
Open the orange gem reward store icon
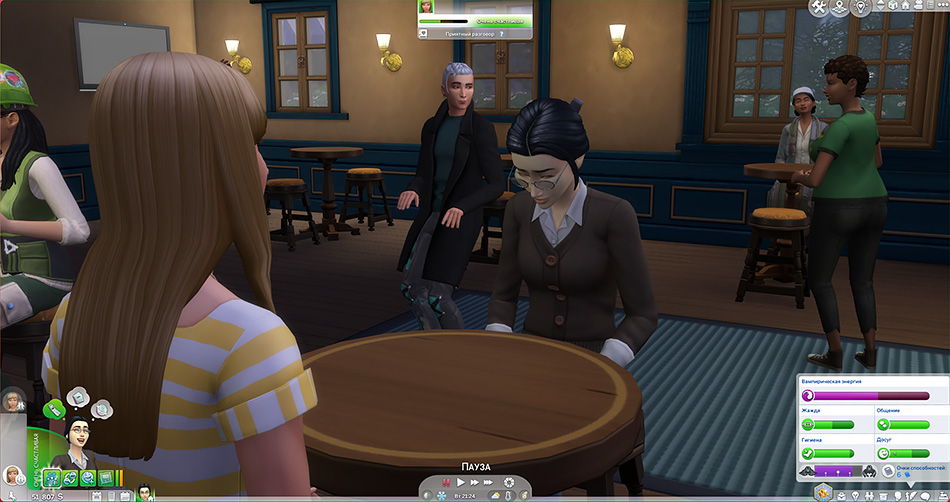pyautogui.click(x=823, y=491)
